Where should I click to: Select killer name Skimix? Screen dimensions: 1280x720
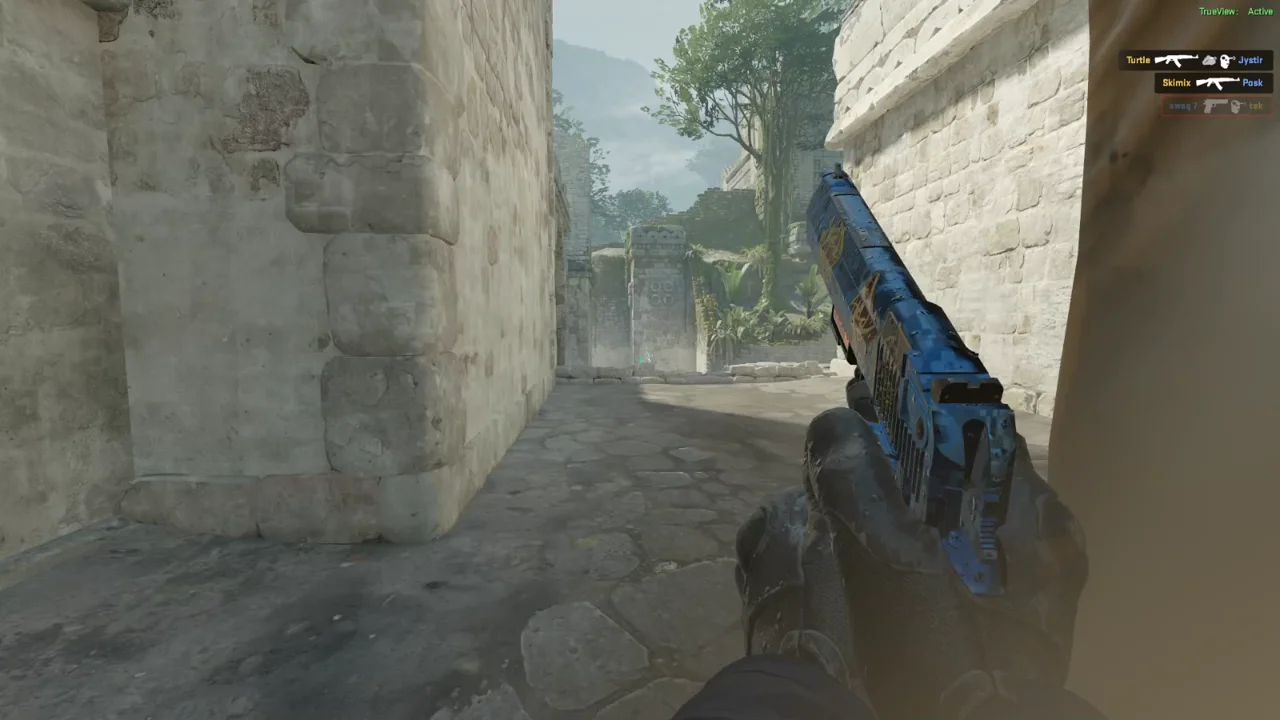(1177, 82)
